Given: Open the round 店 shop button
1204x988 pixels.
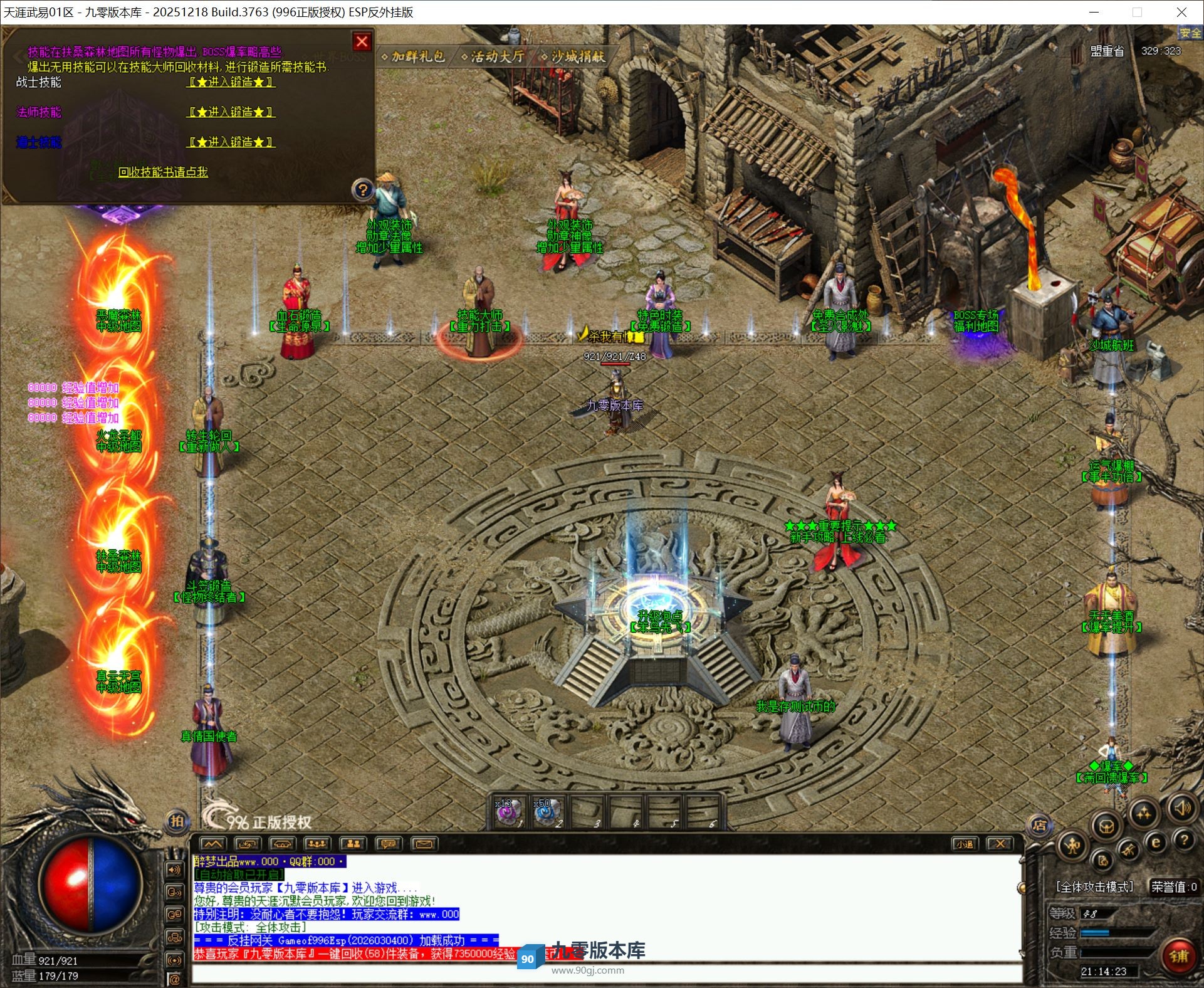Looking at the screenshot, I should (1039, 825).
